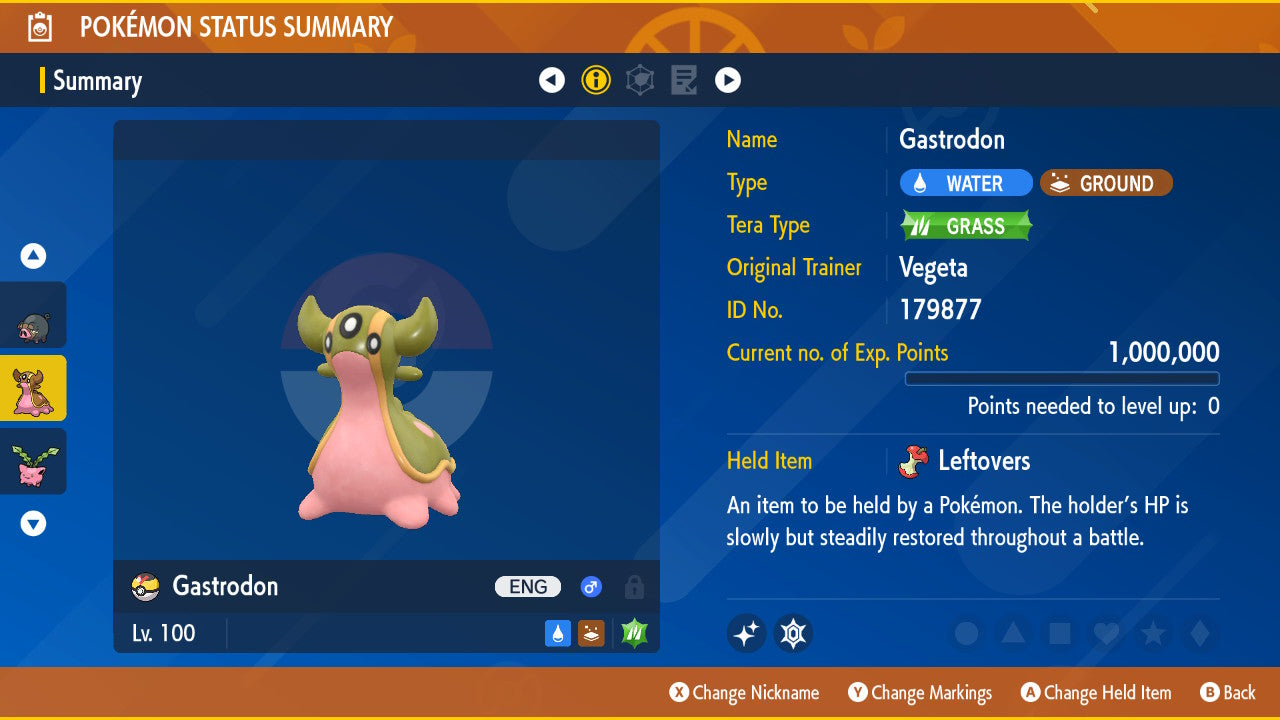The height and width of the screenshot is (720, 1280).
Task: Move down the party list arrow
Action: [x=34, y=523]
